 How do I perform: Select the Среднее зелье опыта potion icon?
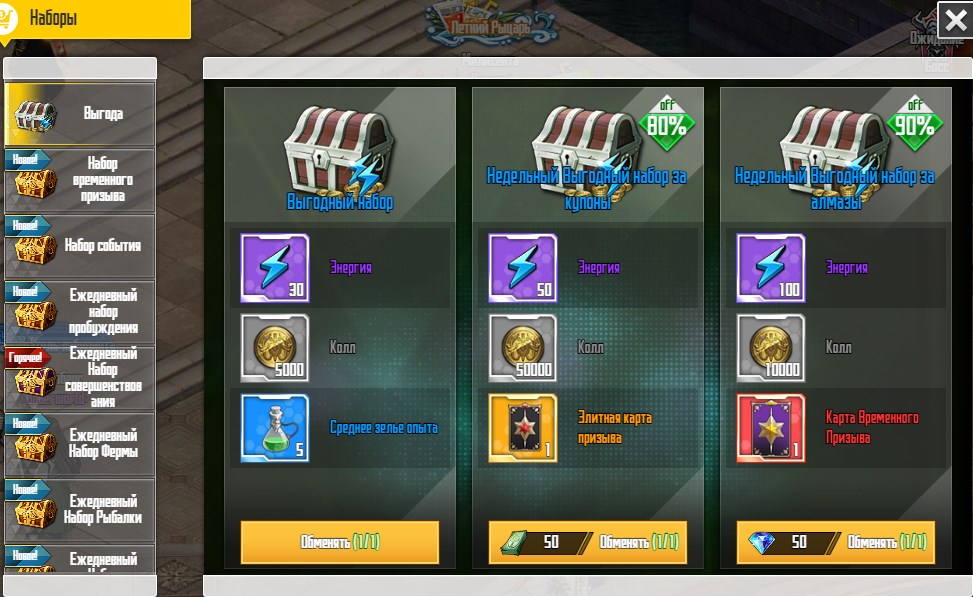(275, 428)
